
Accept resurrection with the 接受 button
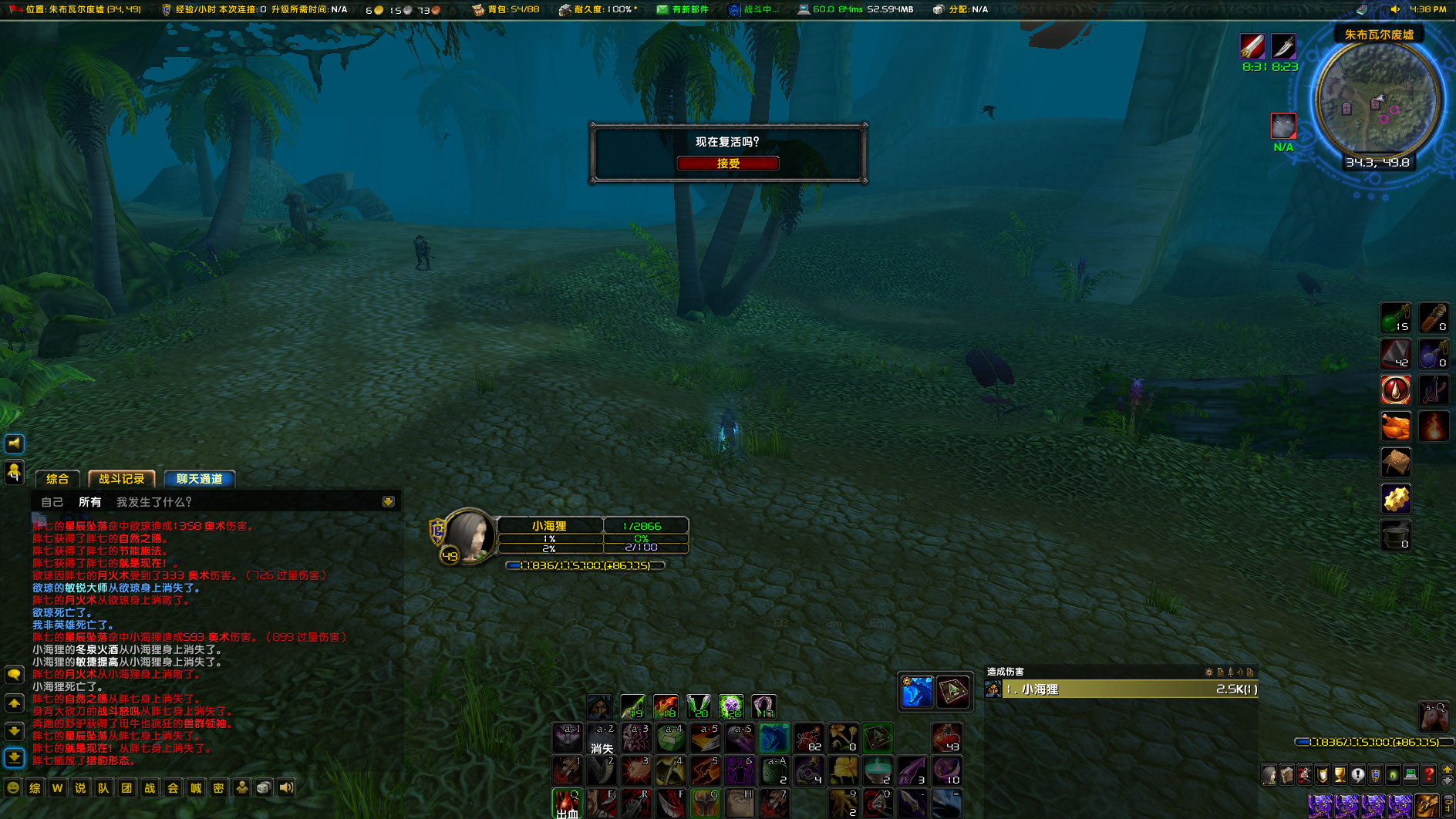727,163
